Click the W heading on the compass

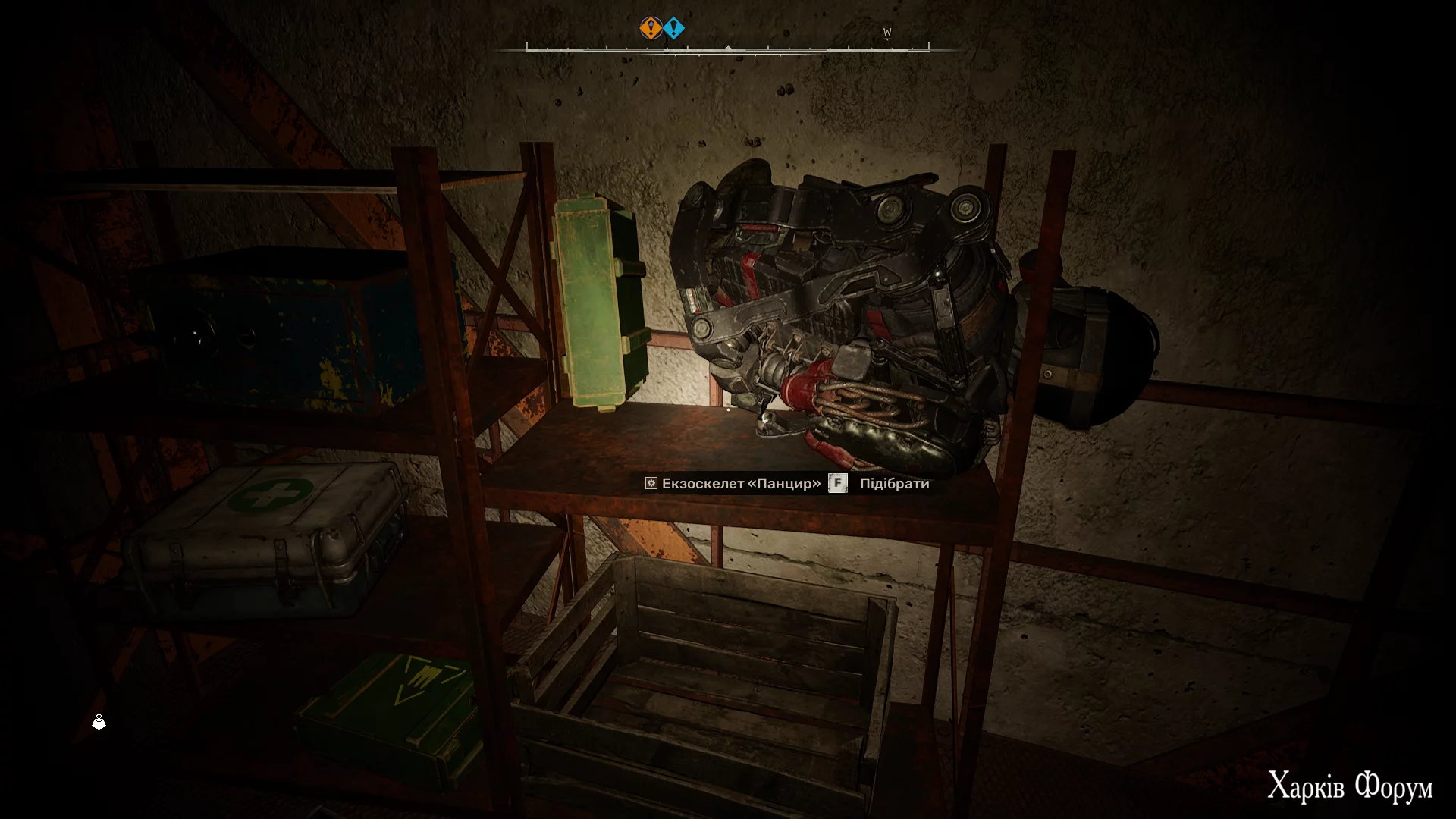click(x=887, y=33)
